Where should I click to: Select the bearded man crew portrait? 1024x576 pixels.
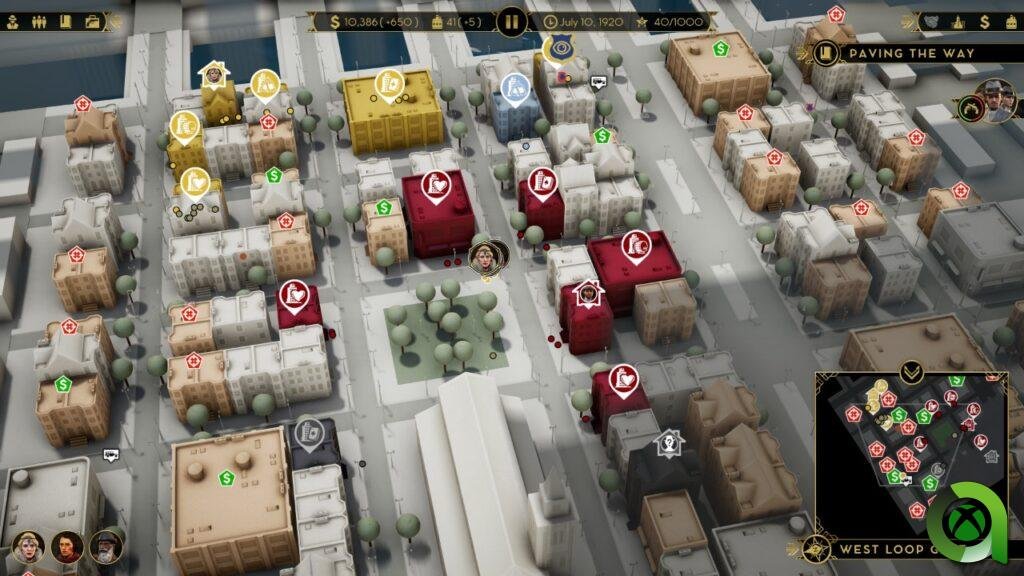[x=105, y=547]
